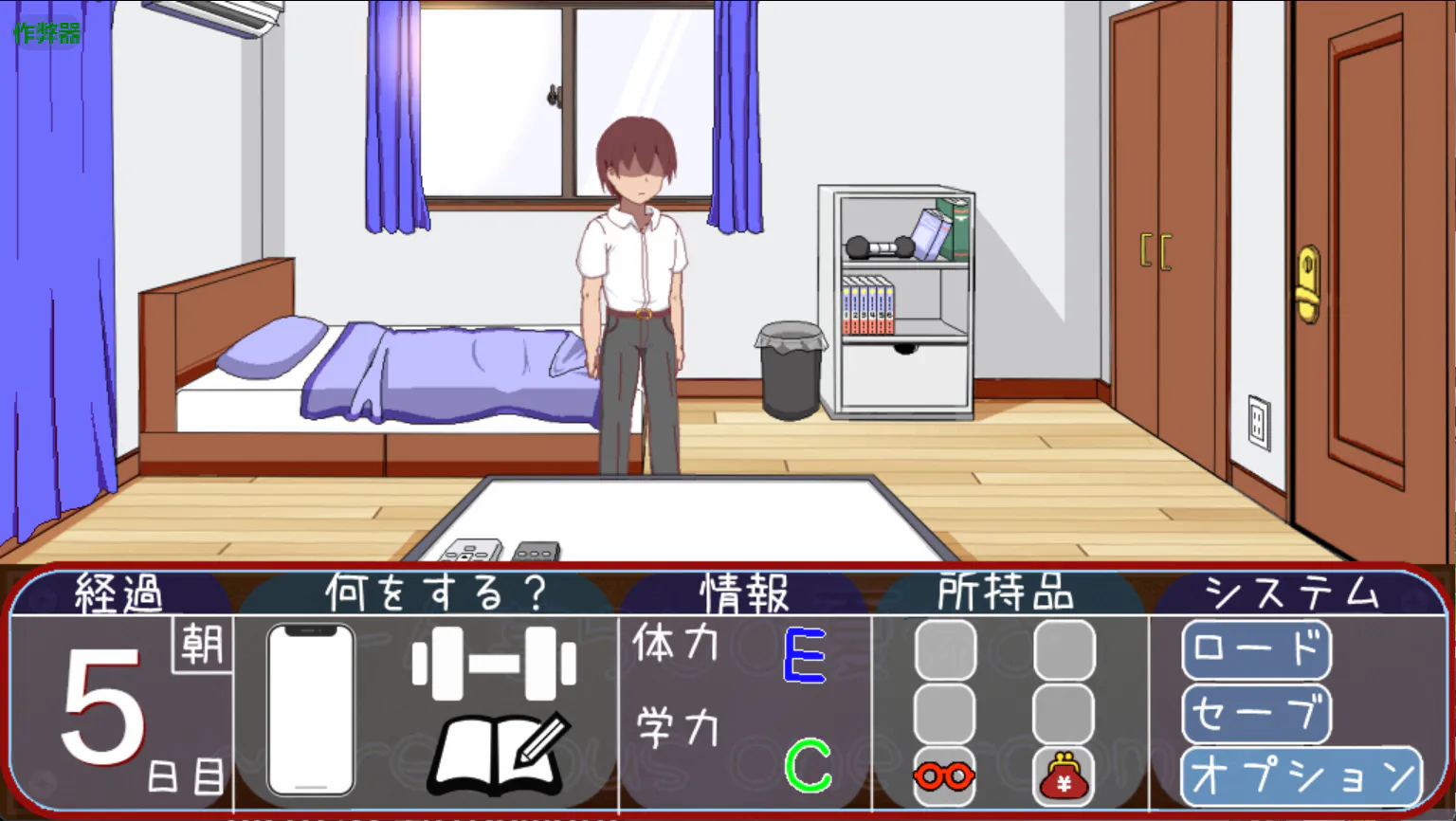The image size is (1456, 821).
Task: Click the ロード load button
Action: pos(1256,649)
